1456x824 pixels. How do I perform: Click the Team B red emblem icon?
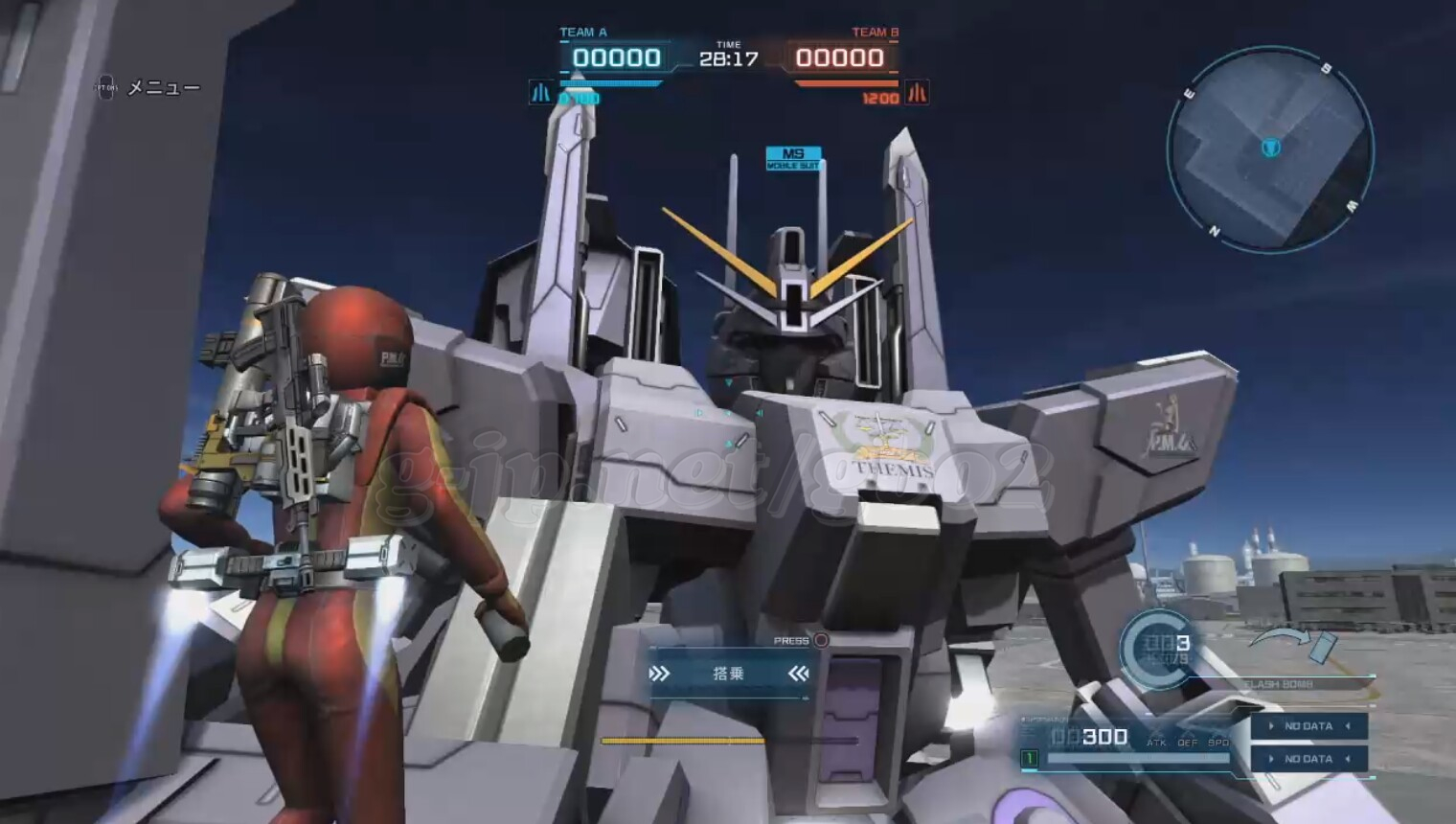tap(917, 93)
